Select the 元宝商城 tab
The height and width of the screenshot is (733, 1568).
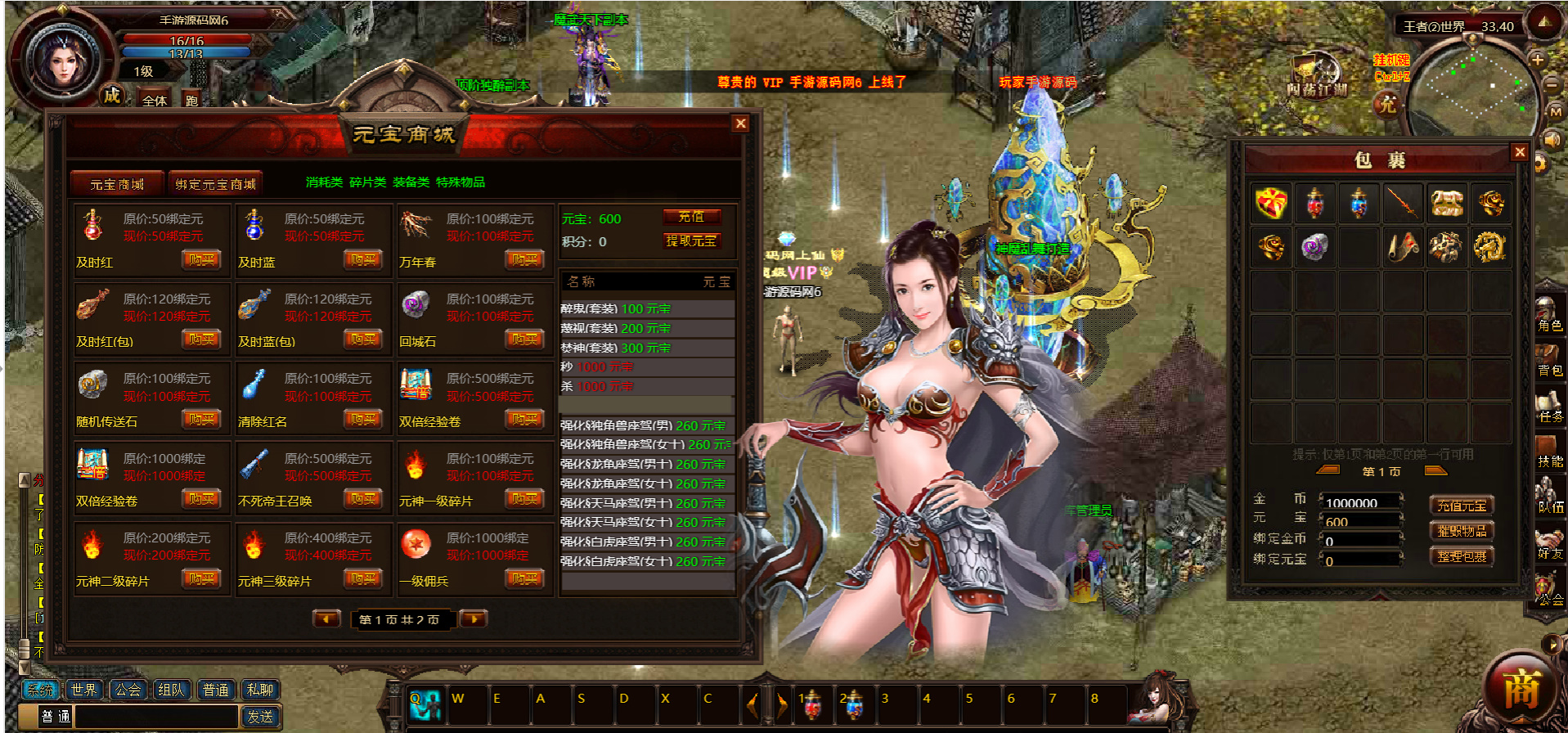point(117,184)
